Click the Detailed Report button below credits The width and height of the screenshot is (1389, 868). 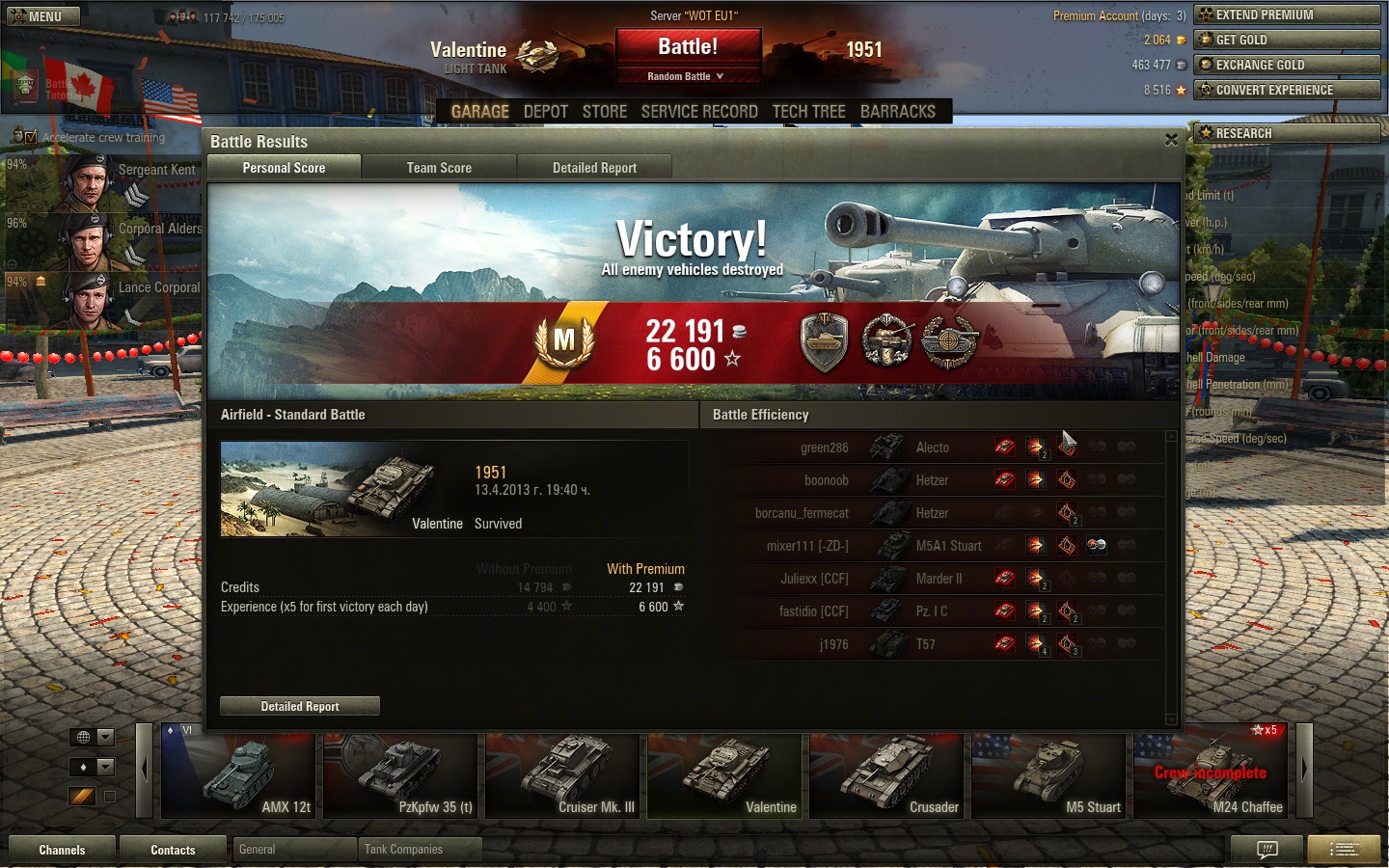300,706
